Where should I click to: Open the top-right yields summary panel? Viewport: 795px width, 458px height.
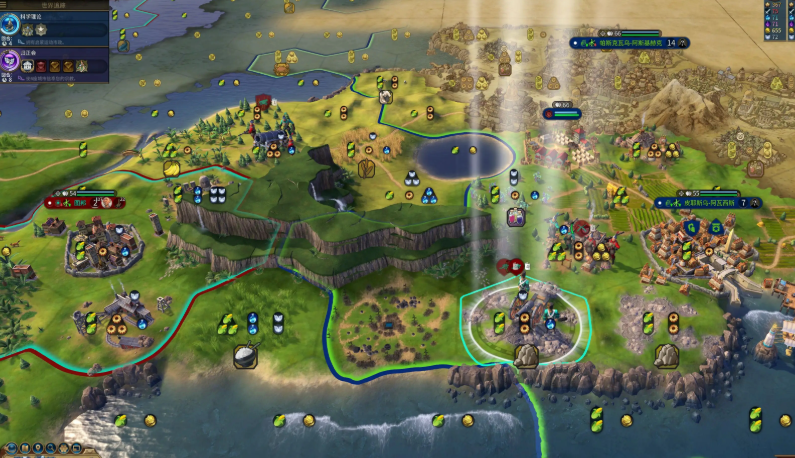(775, 20)
